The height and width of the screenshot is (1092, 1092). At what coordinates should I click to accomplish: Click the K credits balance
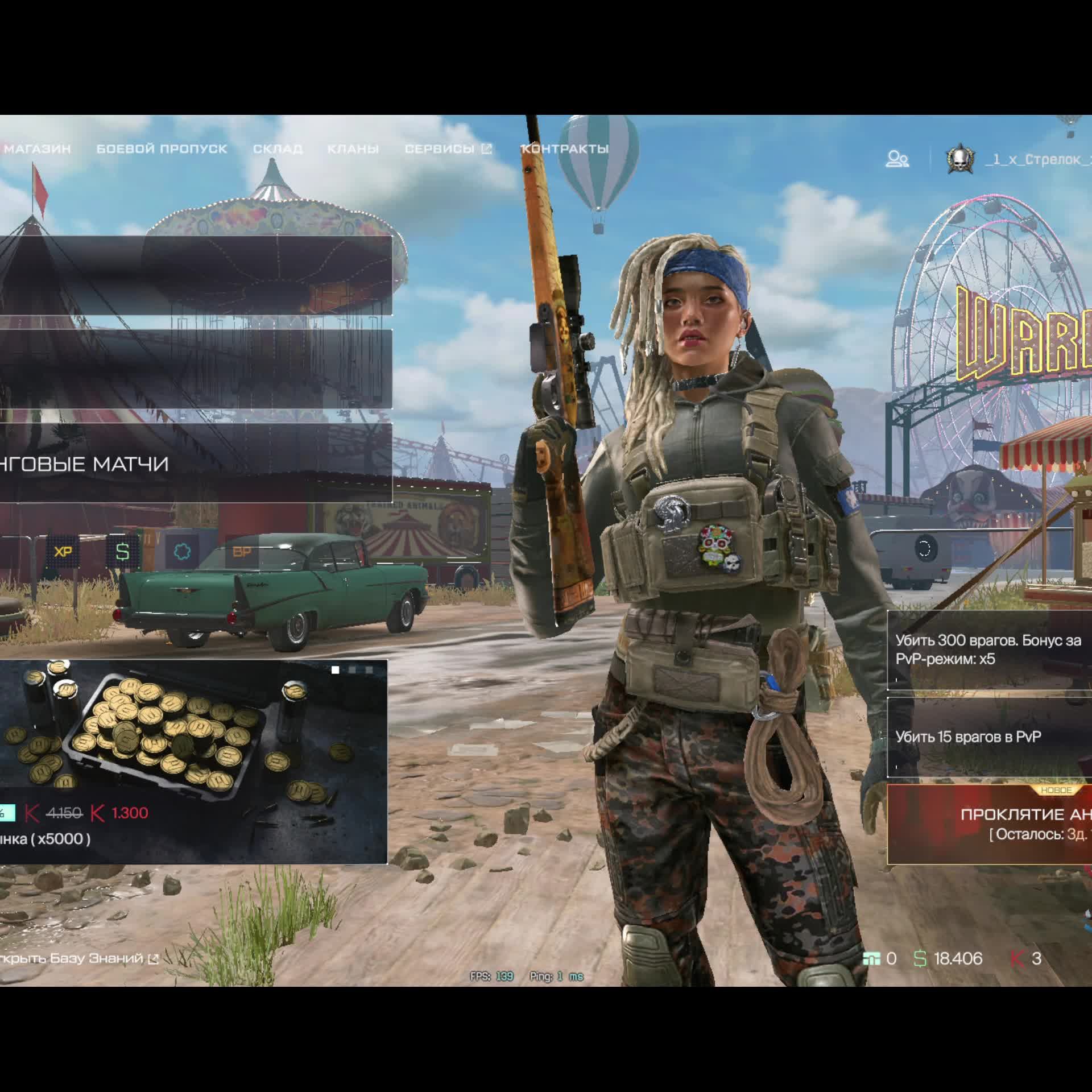pyautogui.click(x=1026, y=958)
